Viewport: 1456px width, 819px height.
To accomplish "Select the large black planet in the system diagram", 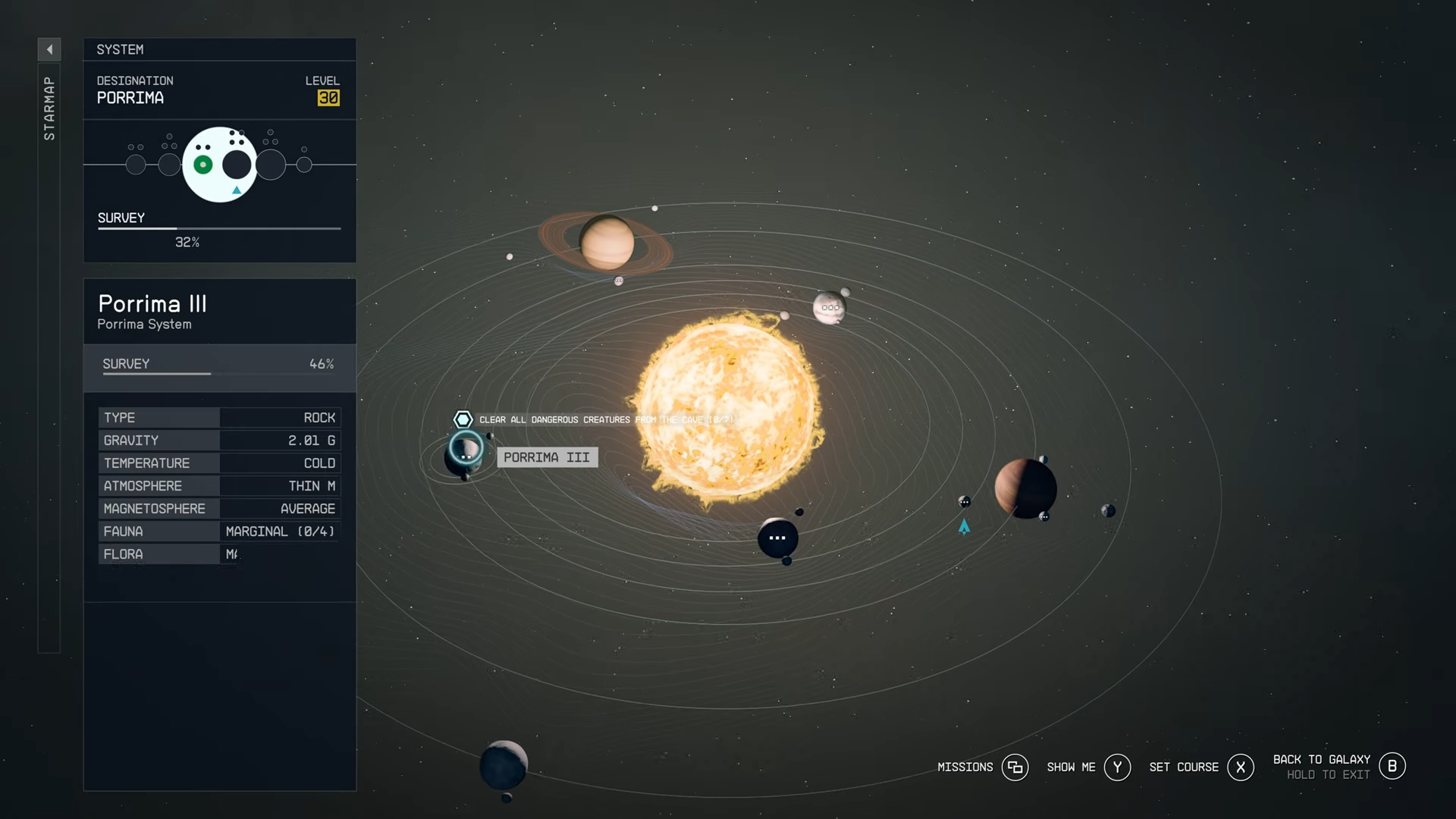I will [237, 165].
